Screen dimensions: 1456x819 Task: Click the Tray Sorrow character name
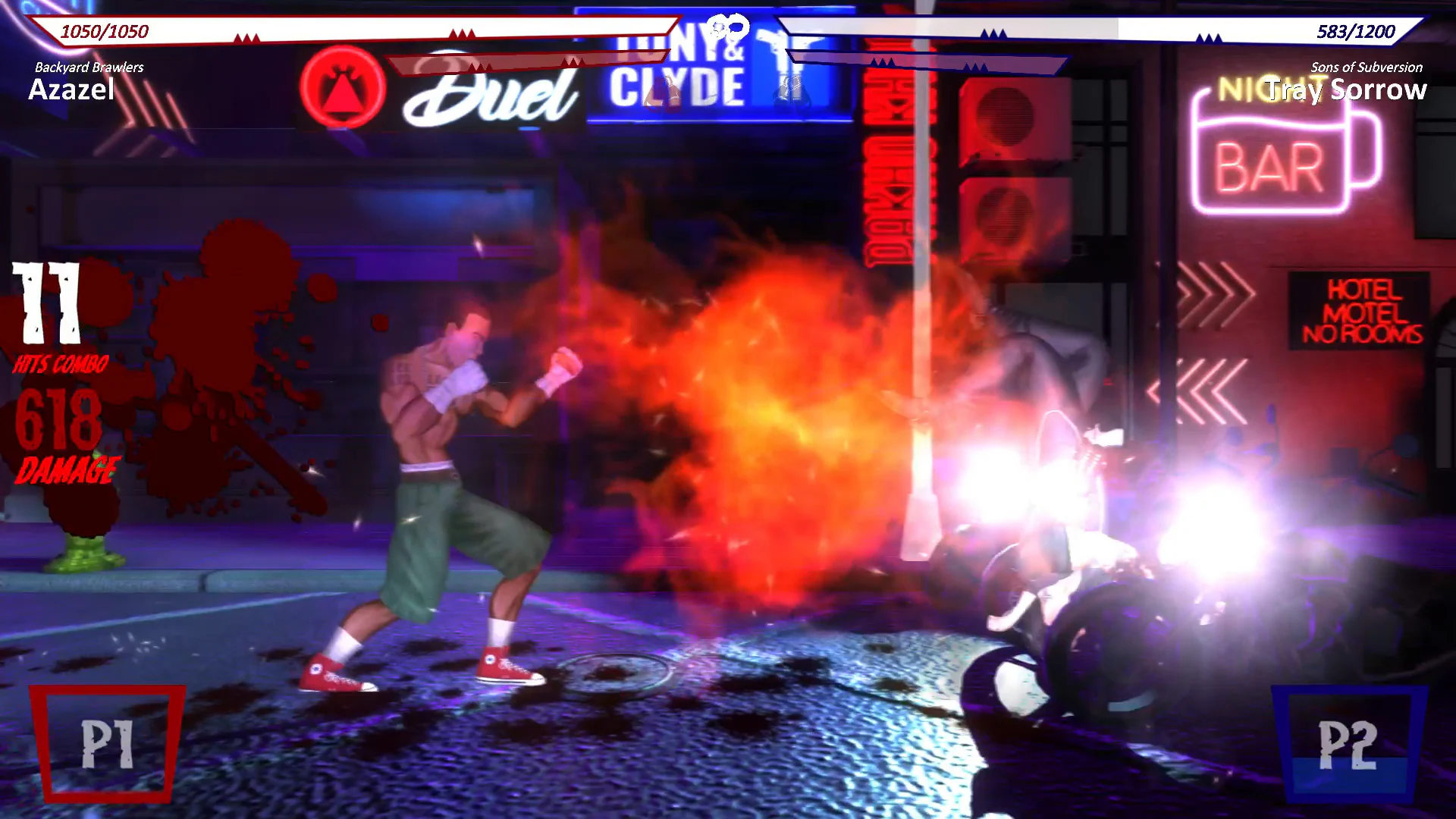tap(1350, 89)
